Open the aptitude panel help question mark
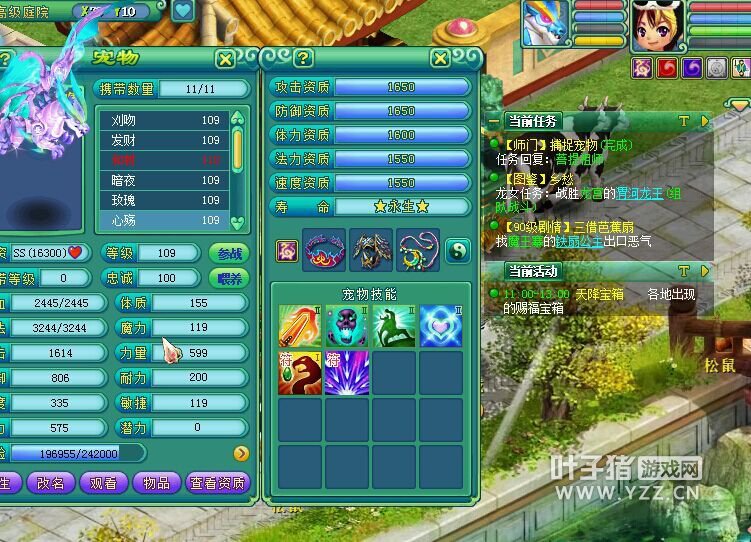Viewport: 751px width, 542px height. coord(304,59)
